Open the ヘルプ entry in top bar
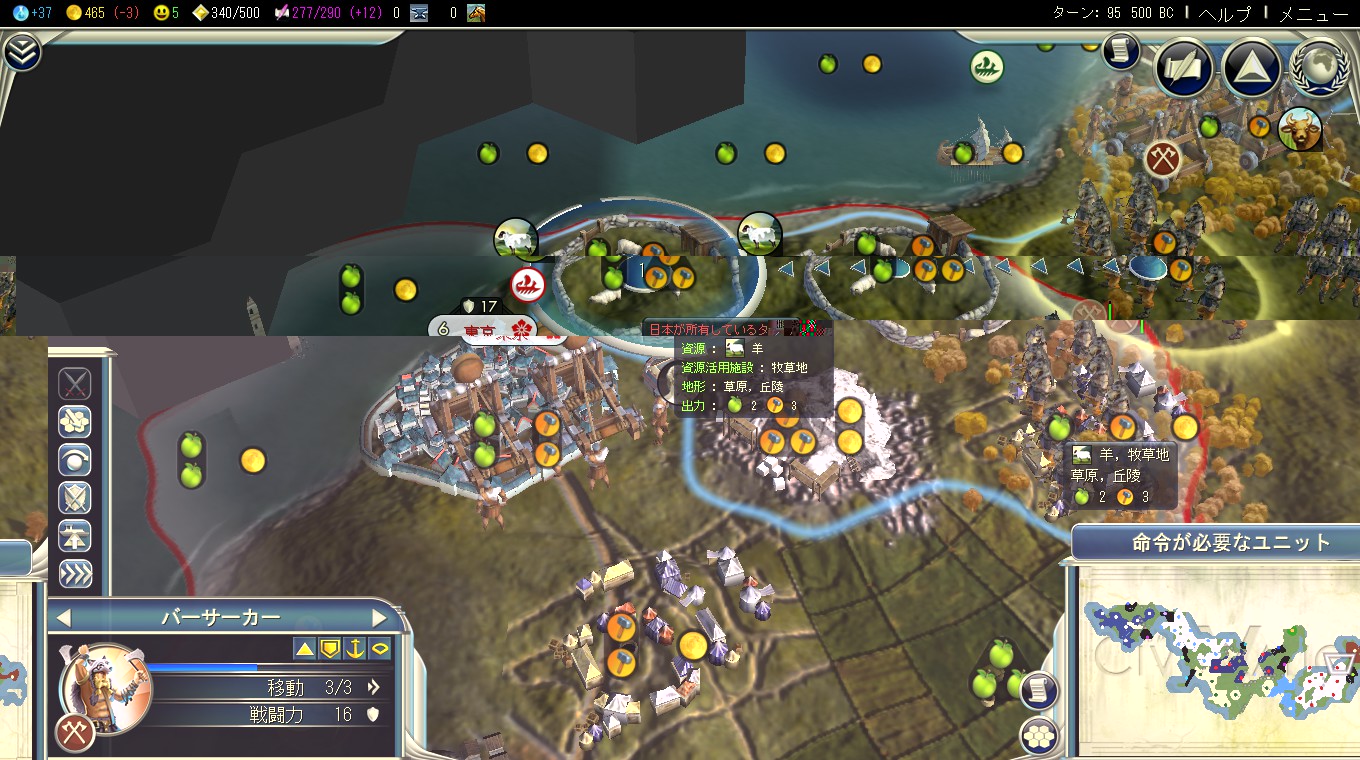The image size is (1360, 760). (x=1227, y=14)
